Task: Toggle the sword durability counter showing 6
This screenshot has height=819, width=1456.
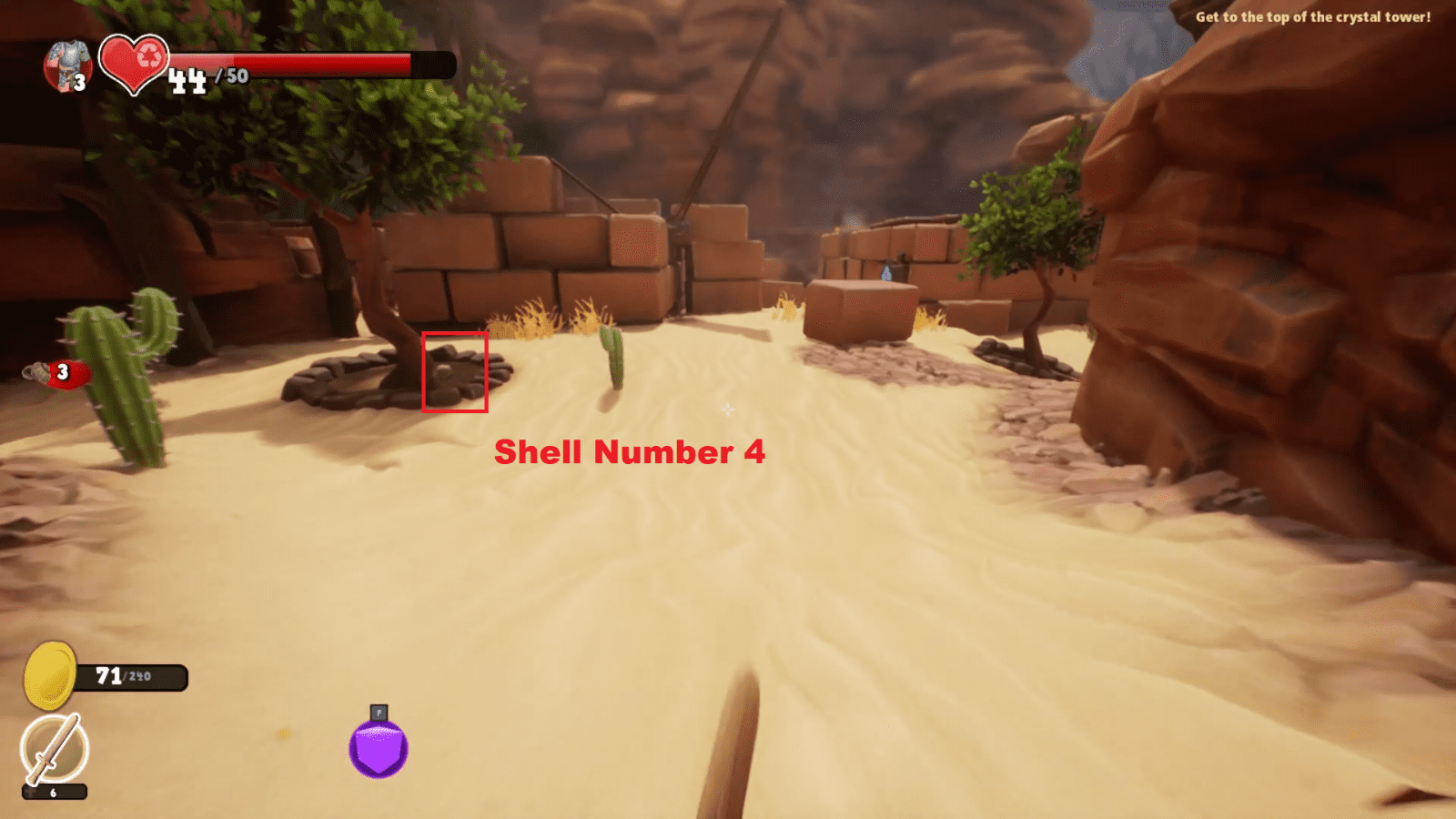Action: coord(53,793)
